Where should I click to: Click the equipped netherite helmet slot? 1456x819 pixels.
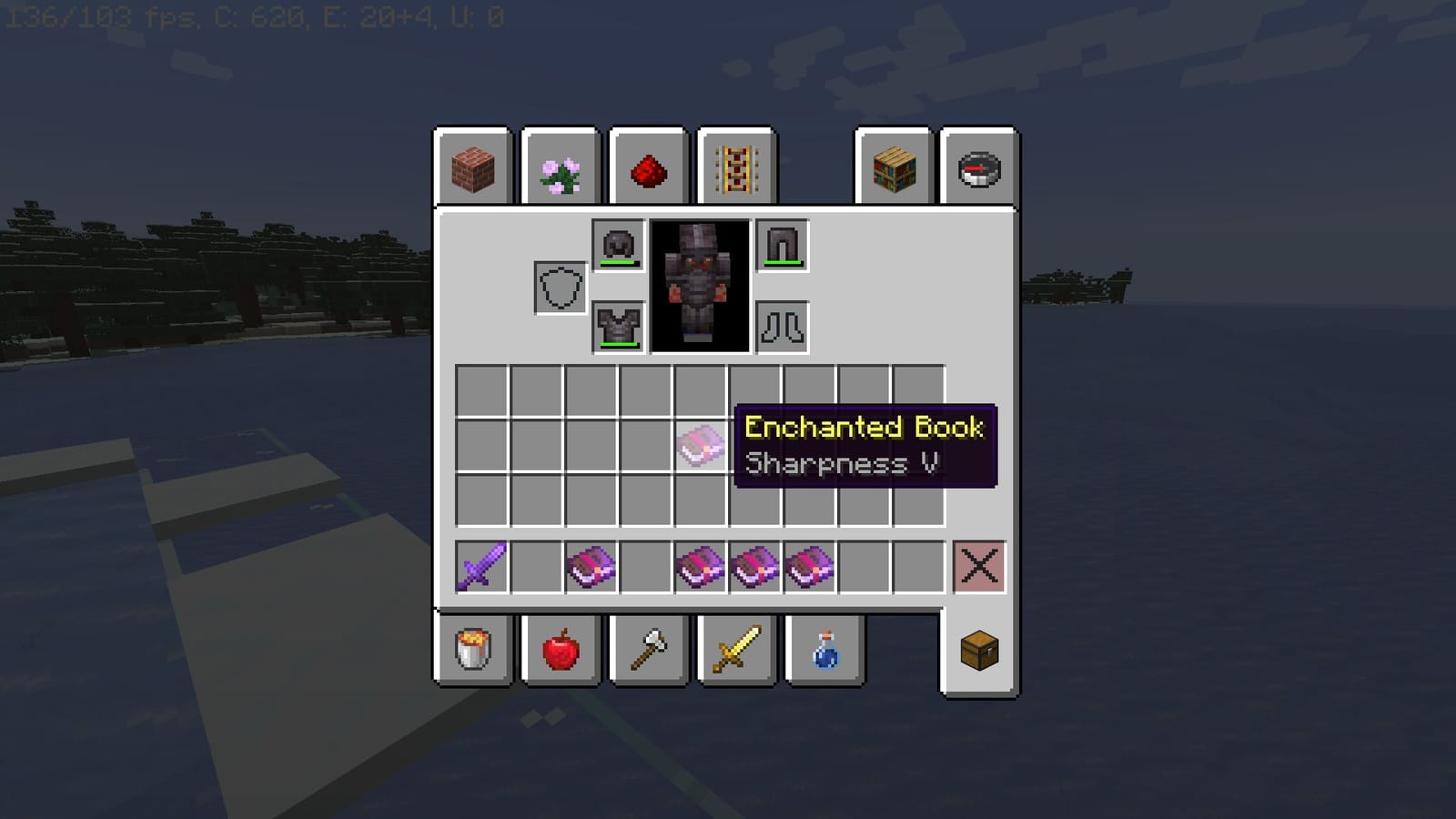[619, 246]
